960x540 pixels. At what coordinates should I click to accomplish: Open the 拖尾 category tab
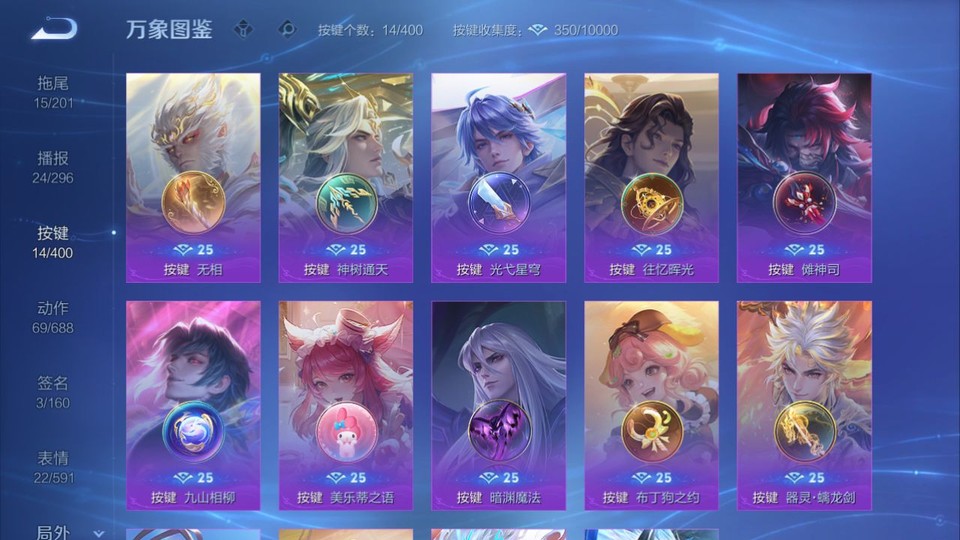tap(53, 92)
